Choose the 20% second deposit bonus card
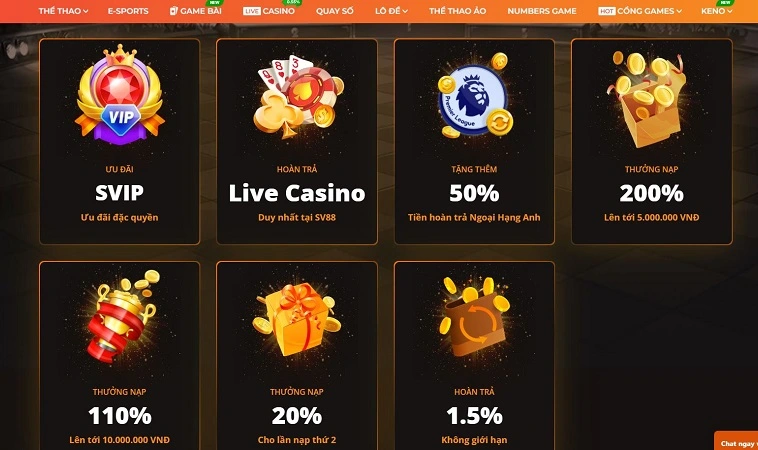The image size is (758, 450). point(297,355)
